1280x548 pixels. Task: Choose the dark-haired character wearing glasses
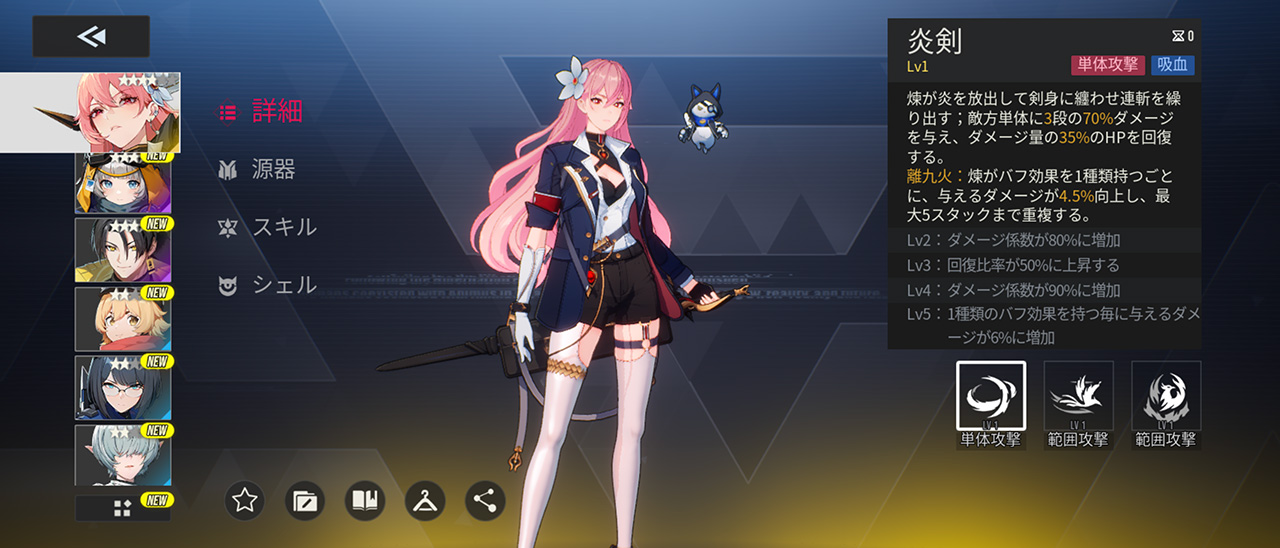click(x=123, y=387)
